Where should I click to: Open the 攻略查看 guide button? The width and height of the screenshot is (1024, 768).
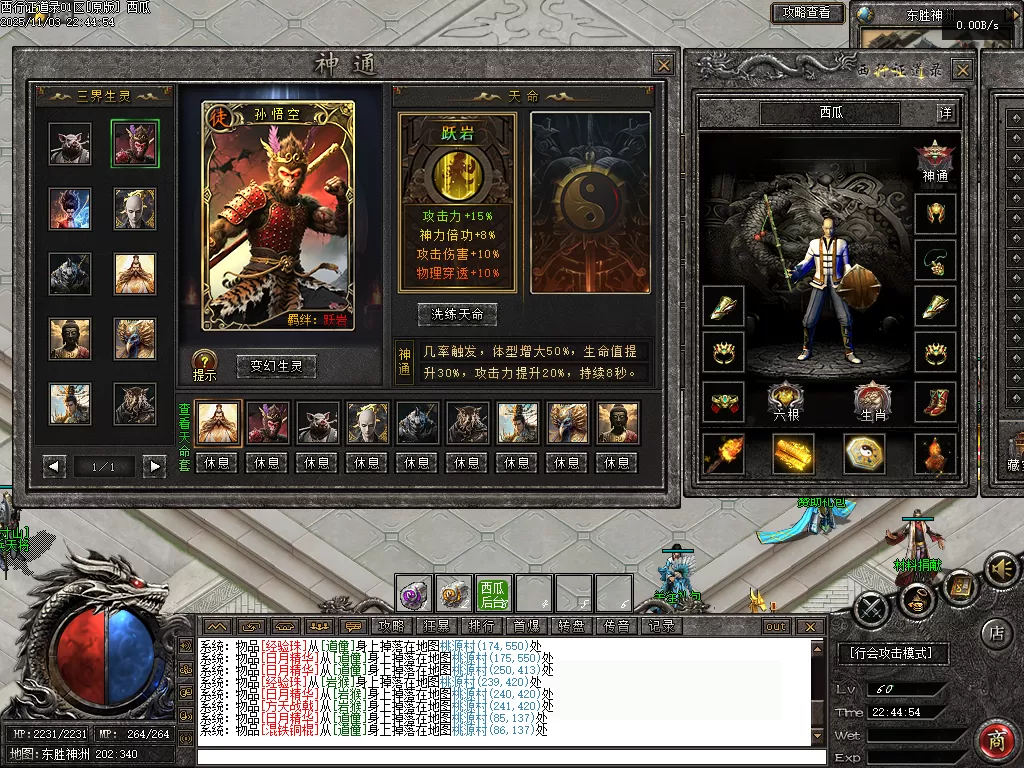pos(807,13)
